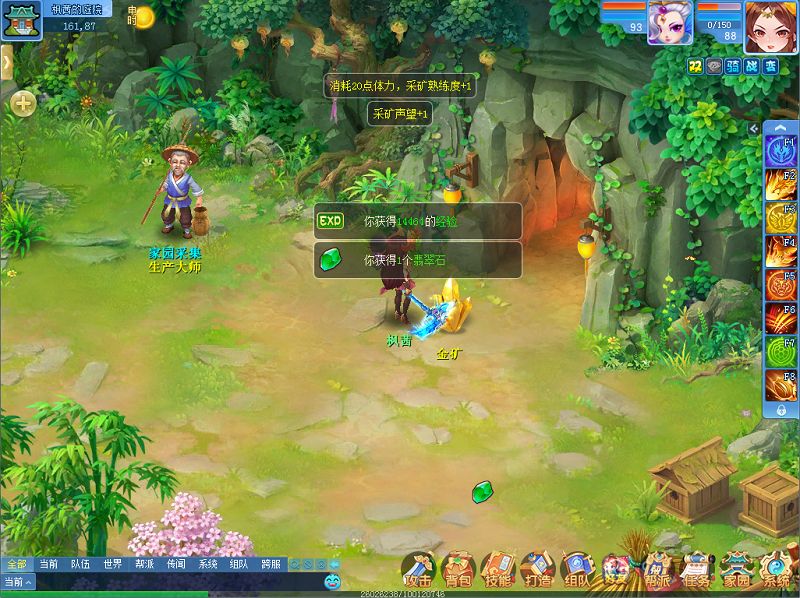The height and width of the screenshot is (598, 800).
Task: Open the 系统 system menu
Action: [x=776, y=570]
